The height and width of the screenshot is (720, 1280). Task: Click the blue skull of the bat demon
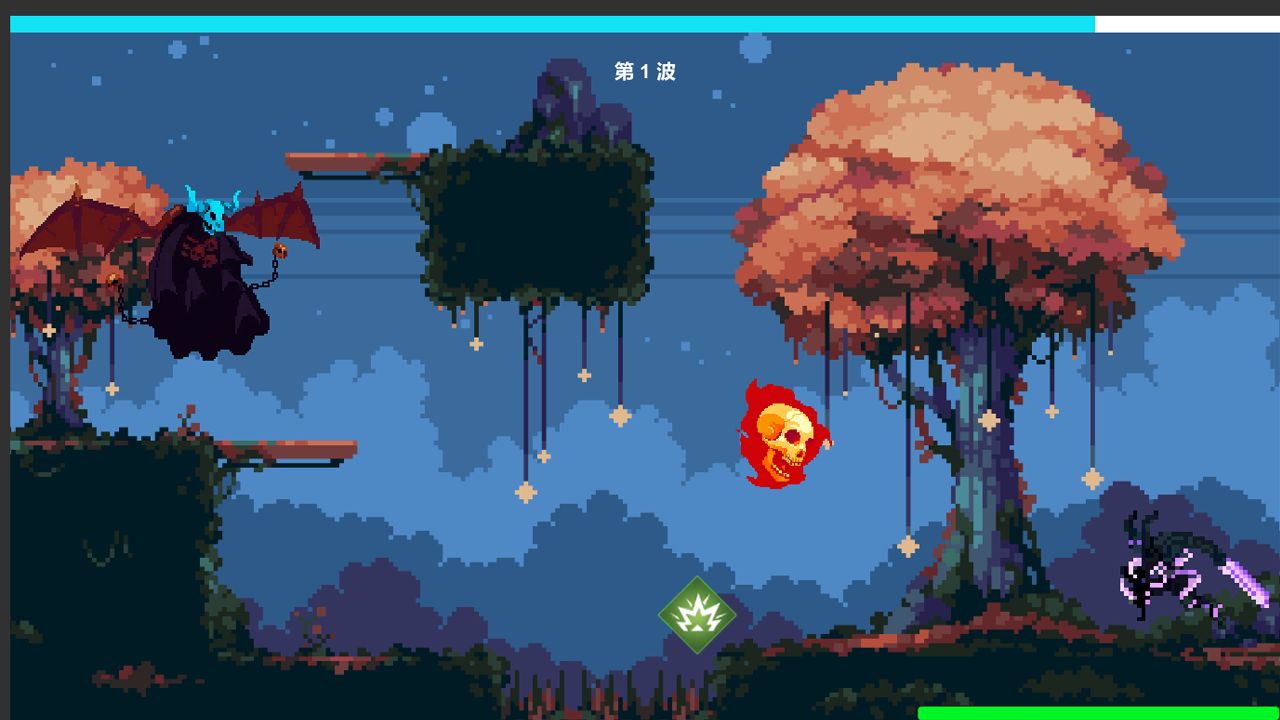point(213,210)
